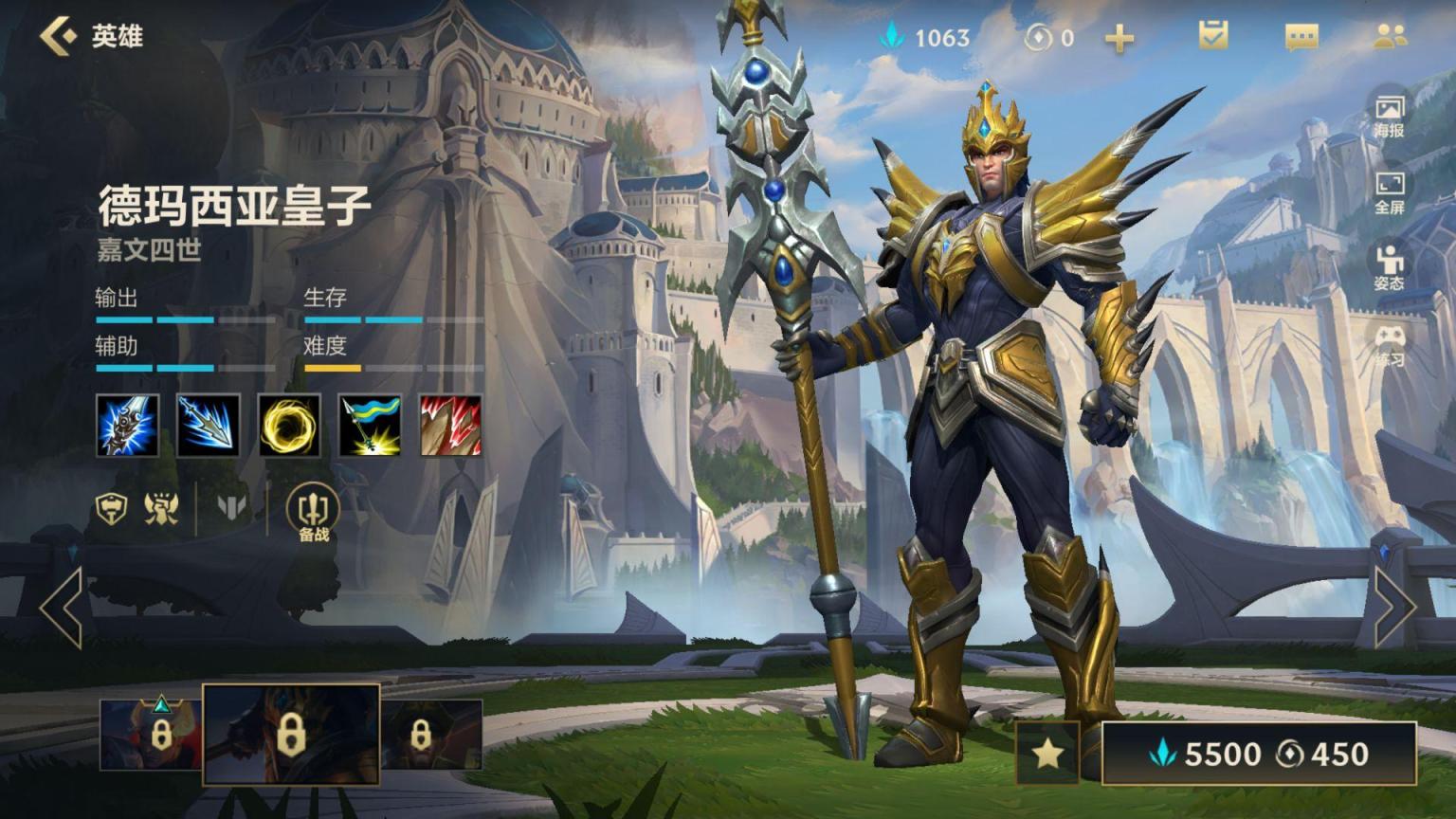Favorite this hero with the star button
The height and width of the screenshot is (819, 1456).
[1046, 754]
